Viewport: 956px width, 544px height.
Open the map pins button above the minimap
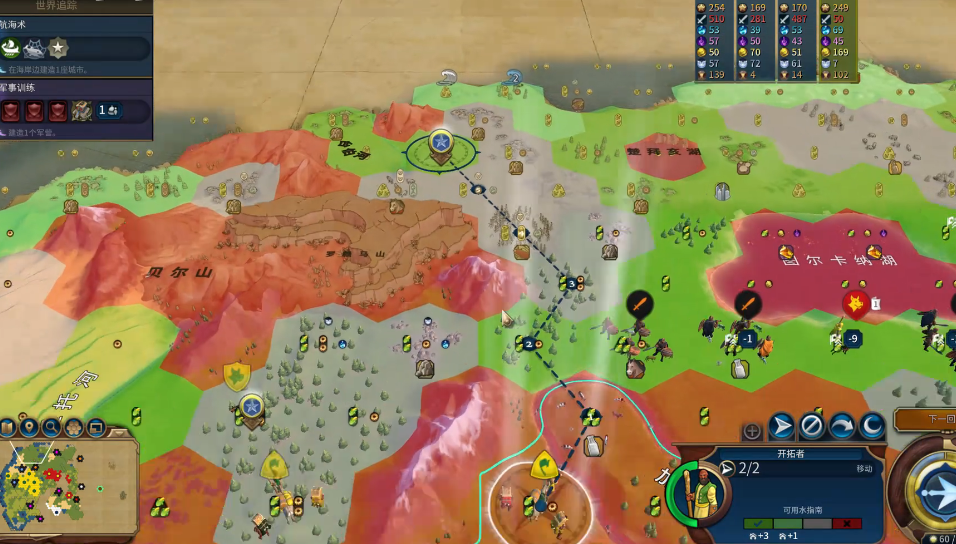[x=28, y=427]
